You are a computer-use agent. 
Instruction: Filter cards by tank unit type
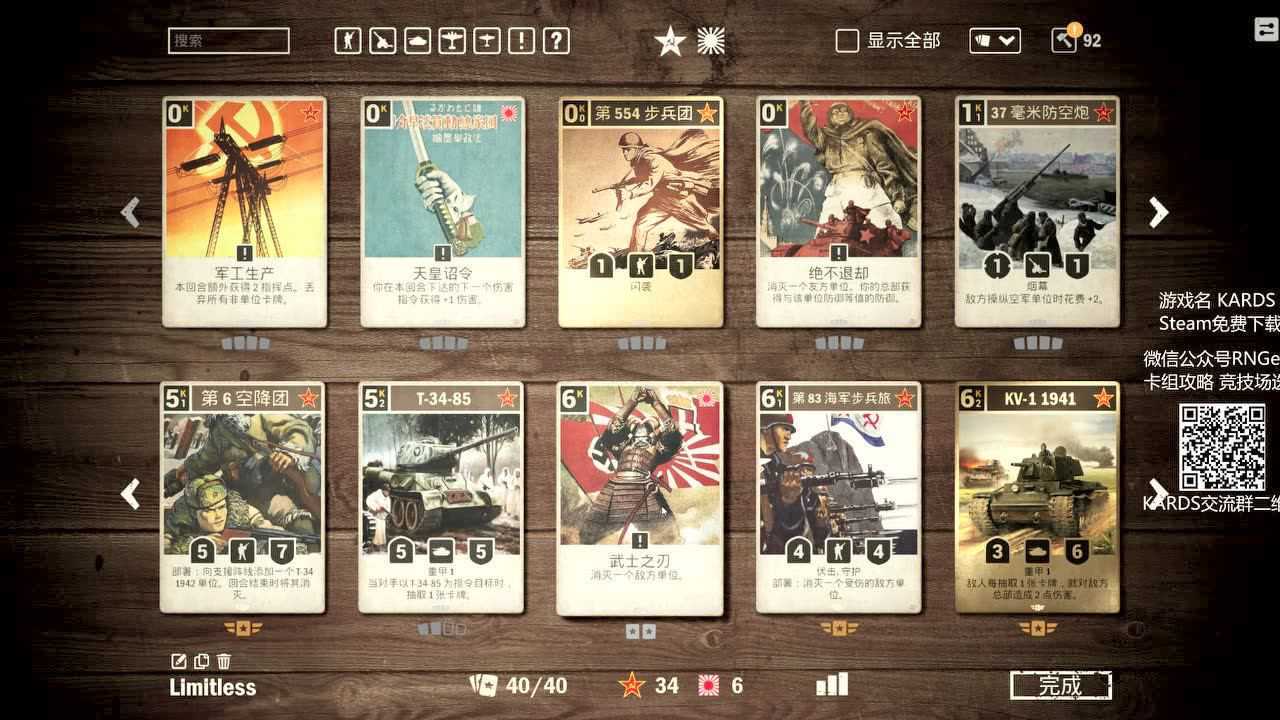417,40
